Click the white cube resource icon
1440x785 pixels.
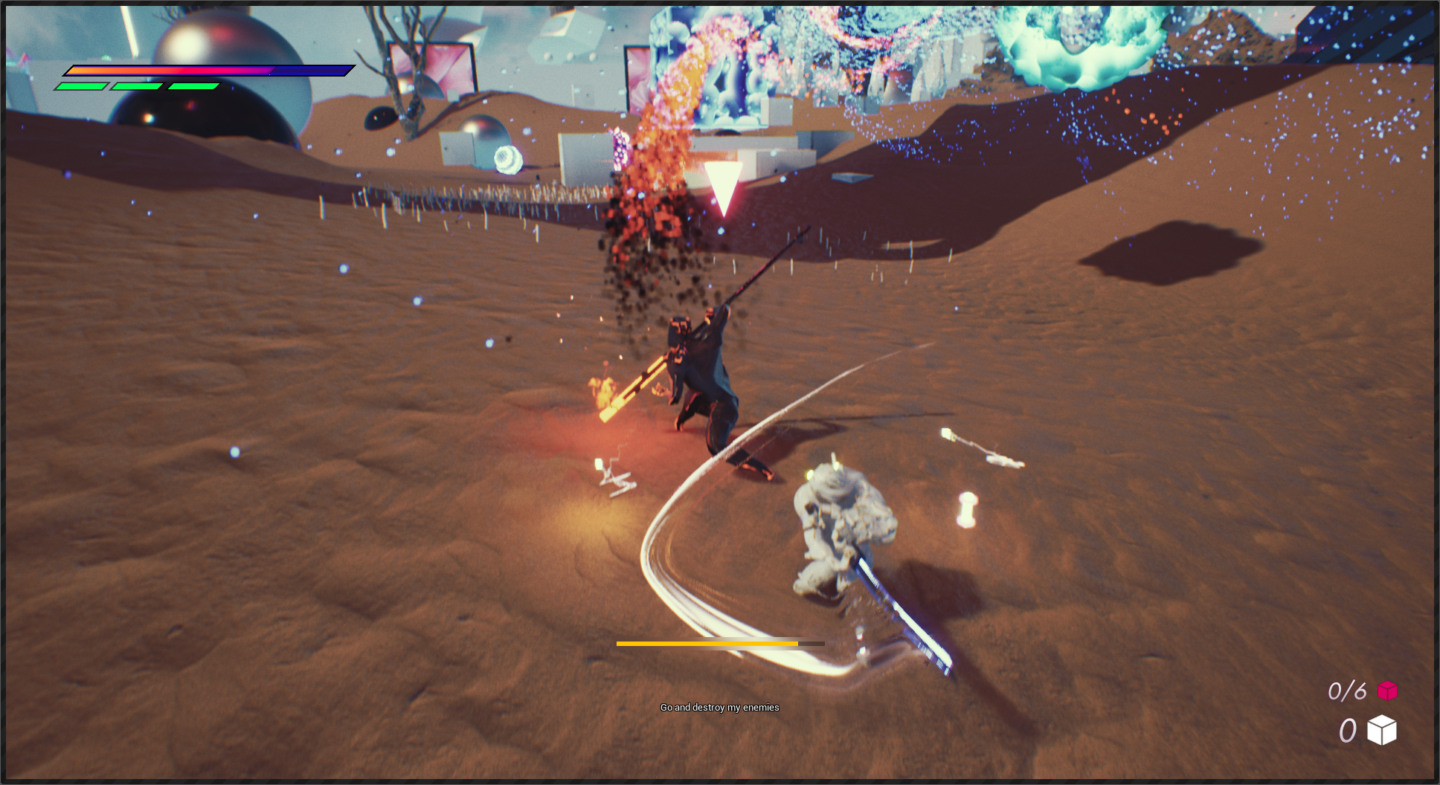pos(1384,730)
